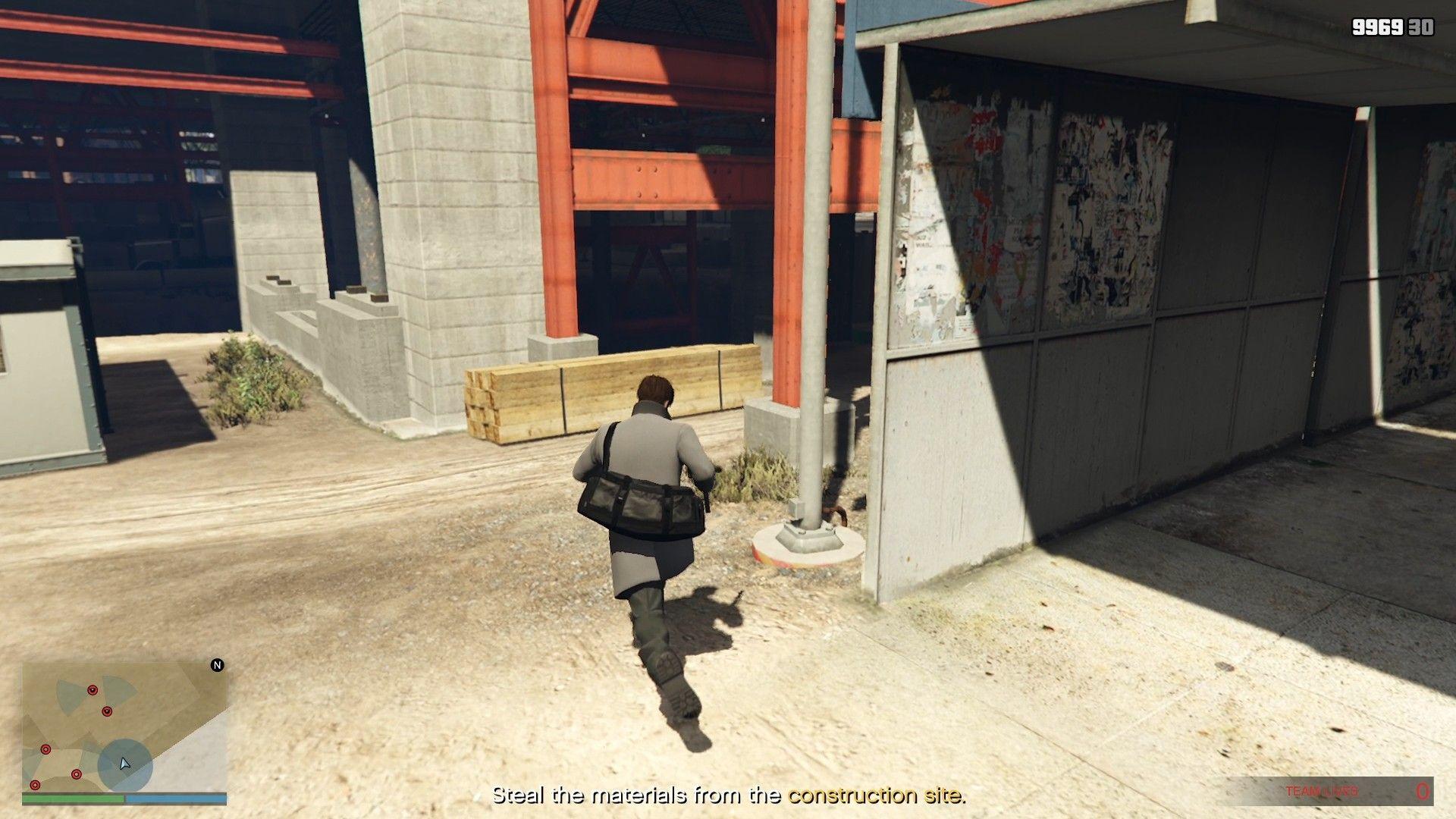The image size is (1456, 819).
Task: Select the red blip at the minimap's bottom-left corner
Action: tap(35, 785)
